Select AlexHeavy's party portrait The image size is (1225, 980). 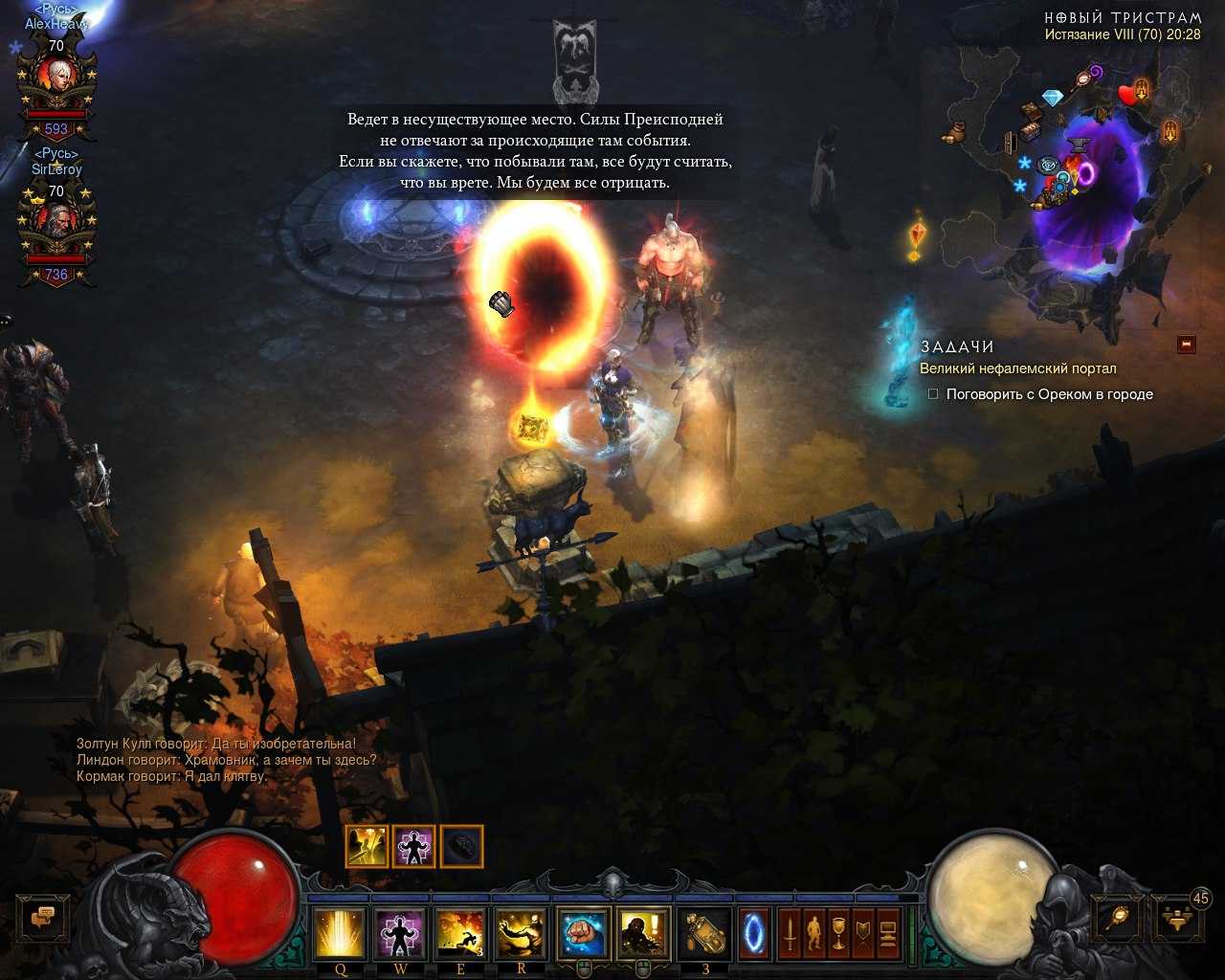point(56,86)
